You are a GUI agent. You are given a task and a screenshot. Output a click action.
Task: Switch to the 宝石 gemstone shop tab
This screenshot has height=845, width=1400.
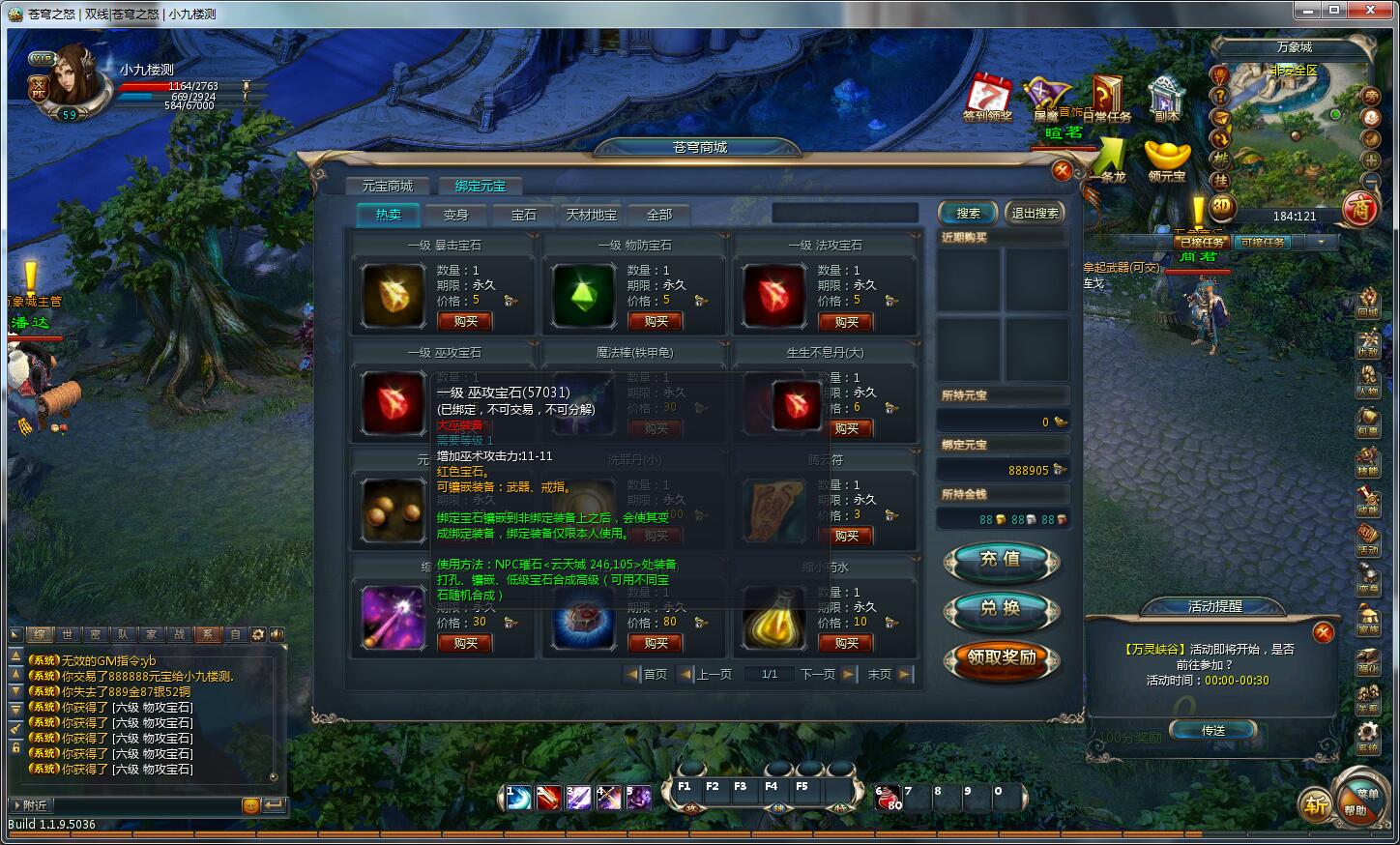click(x=523, y=214)
